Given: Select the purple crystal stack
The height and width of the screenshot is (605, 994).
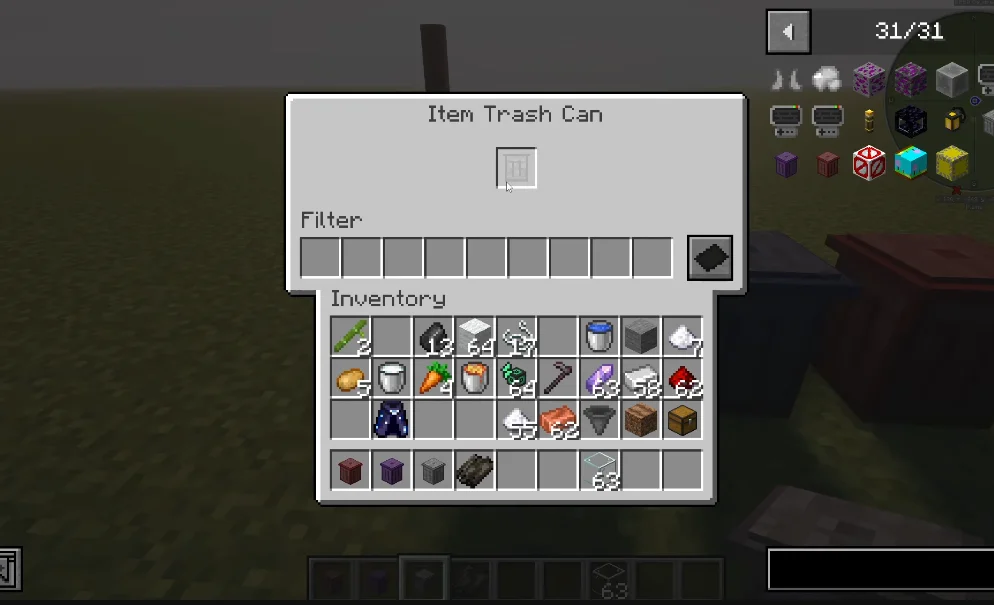Looking at the screenshot, I should [x=600, y=379].
